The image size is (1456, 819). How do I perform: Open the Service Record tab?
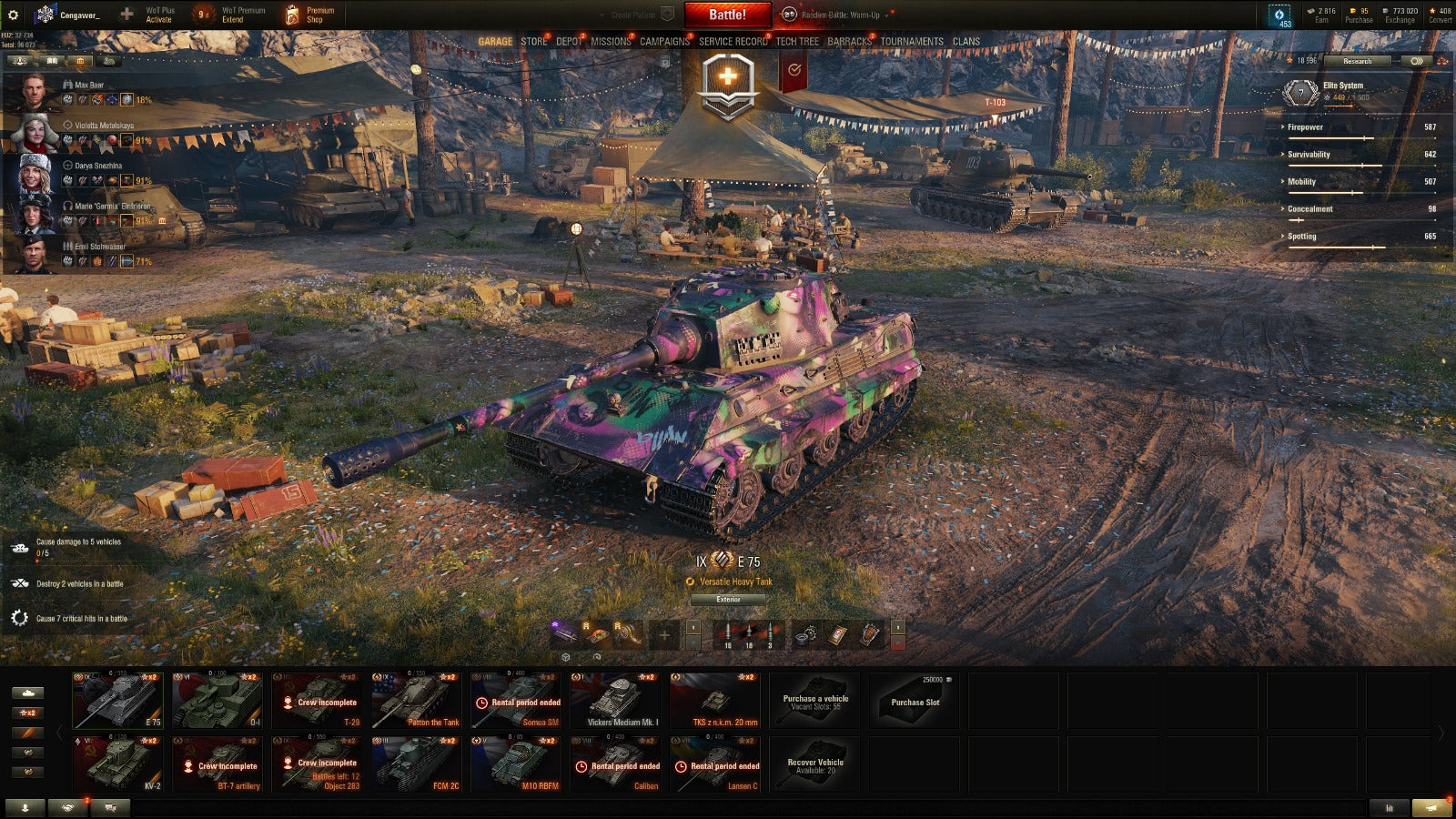tap(733, 41)
